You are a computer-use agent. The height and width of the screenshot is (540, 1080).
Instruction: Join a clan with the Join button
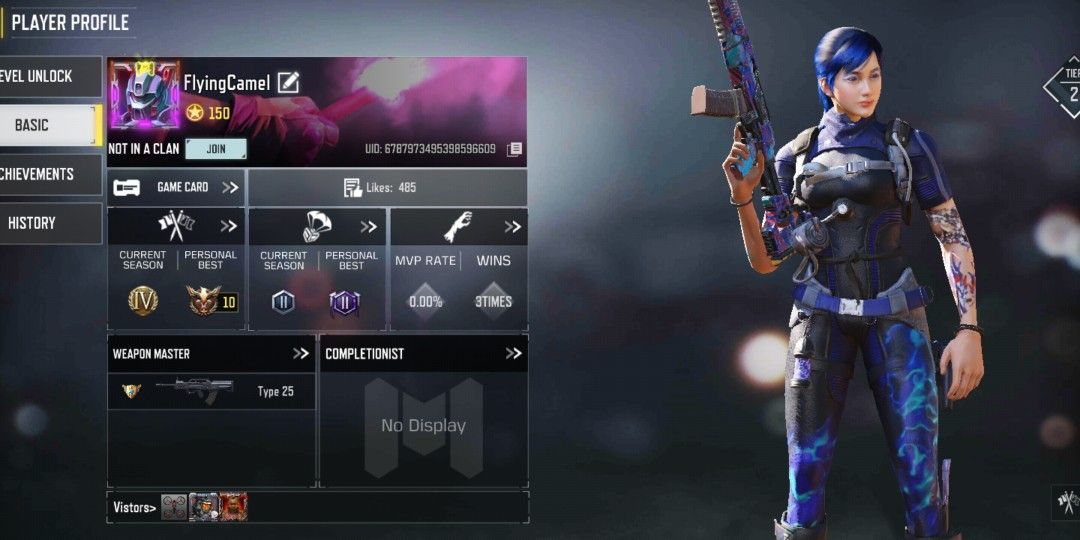(216, 149)
